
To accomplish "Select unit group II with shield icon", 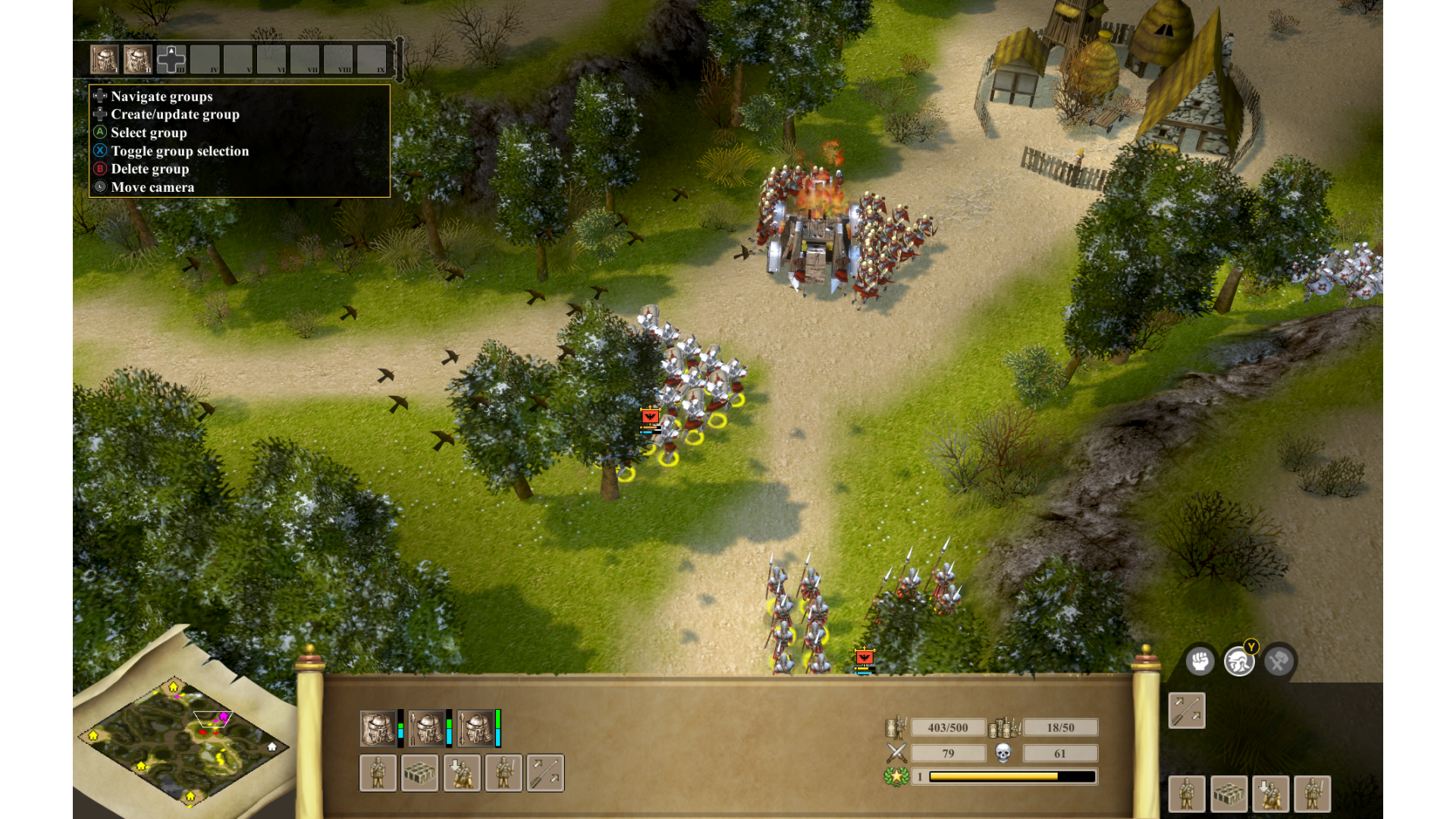I will [138, 59].
